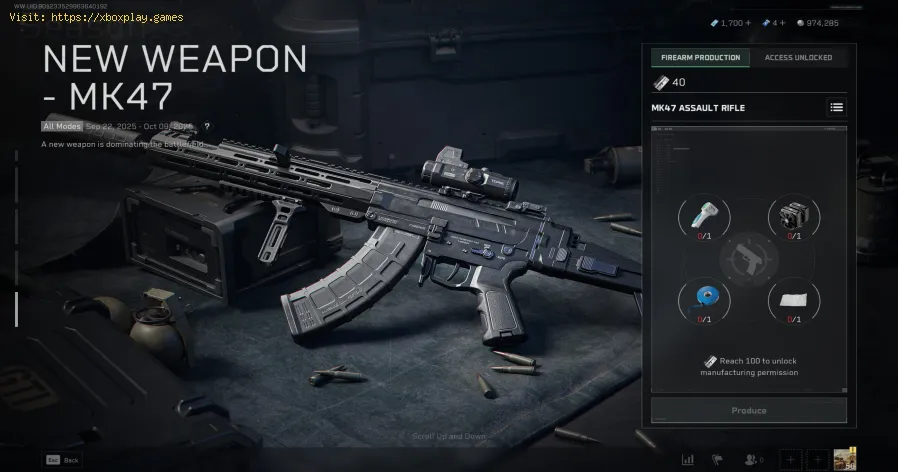This screenshot has width=898, height=472.
Task: Go back with the Back button
Action: click(60, 459)
